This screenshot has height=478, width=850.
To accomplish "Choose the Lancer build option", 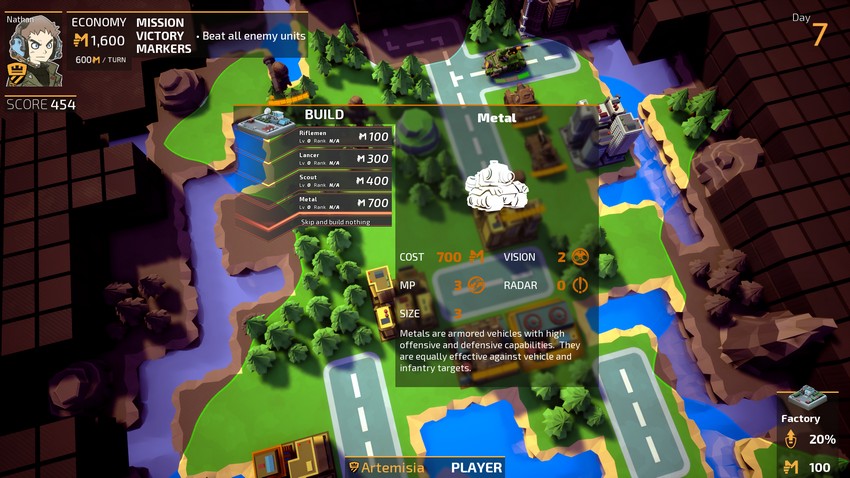I will coord(344,159).
